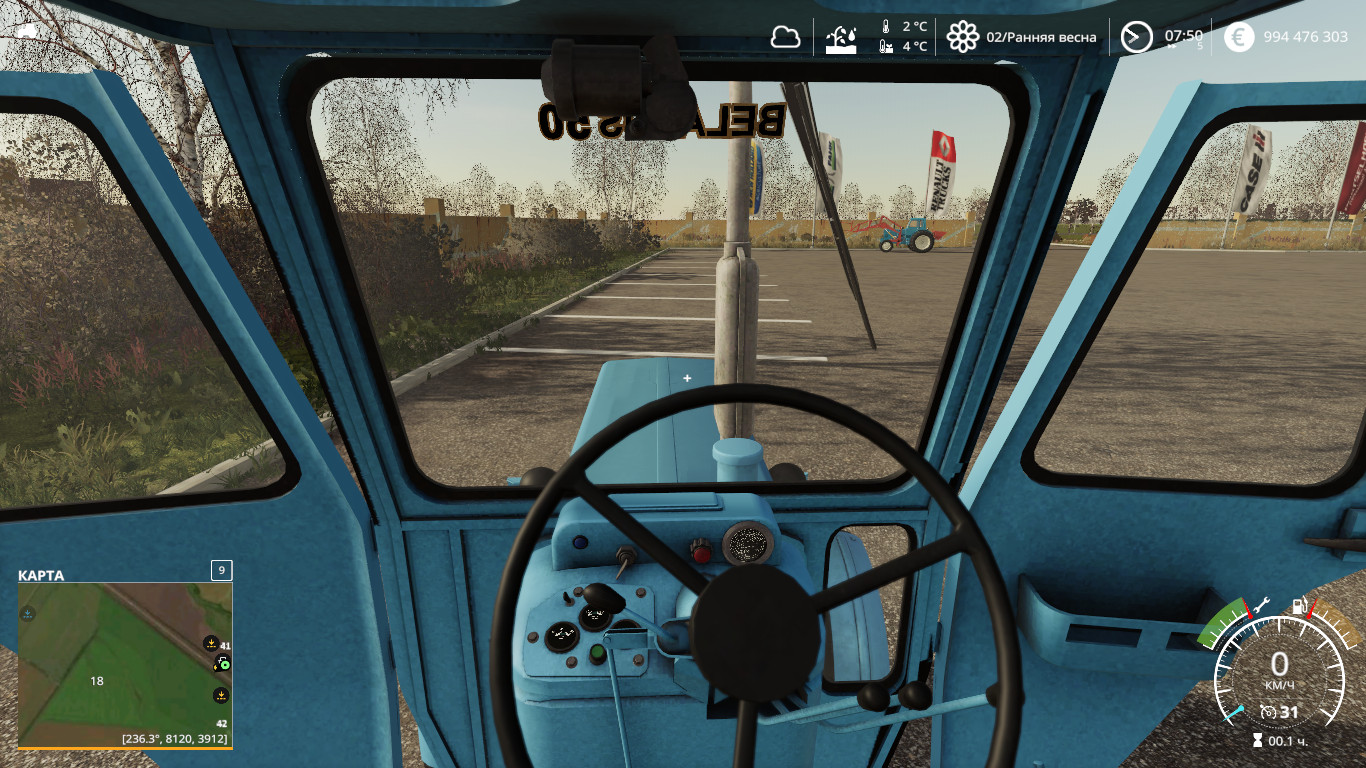Select the green player vehicle marker on minimap

pyautogui.click(x=223, y=663)
